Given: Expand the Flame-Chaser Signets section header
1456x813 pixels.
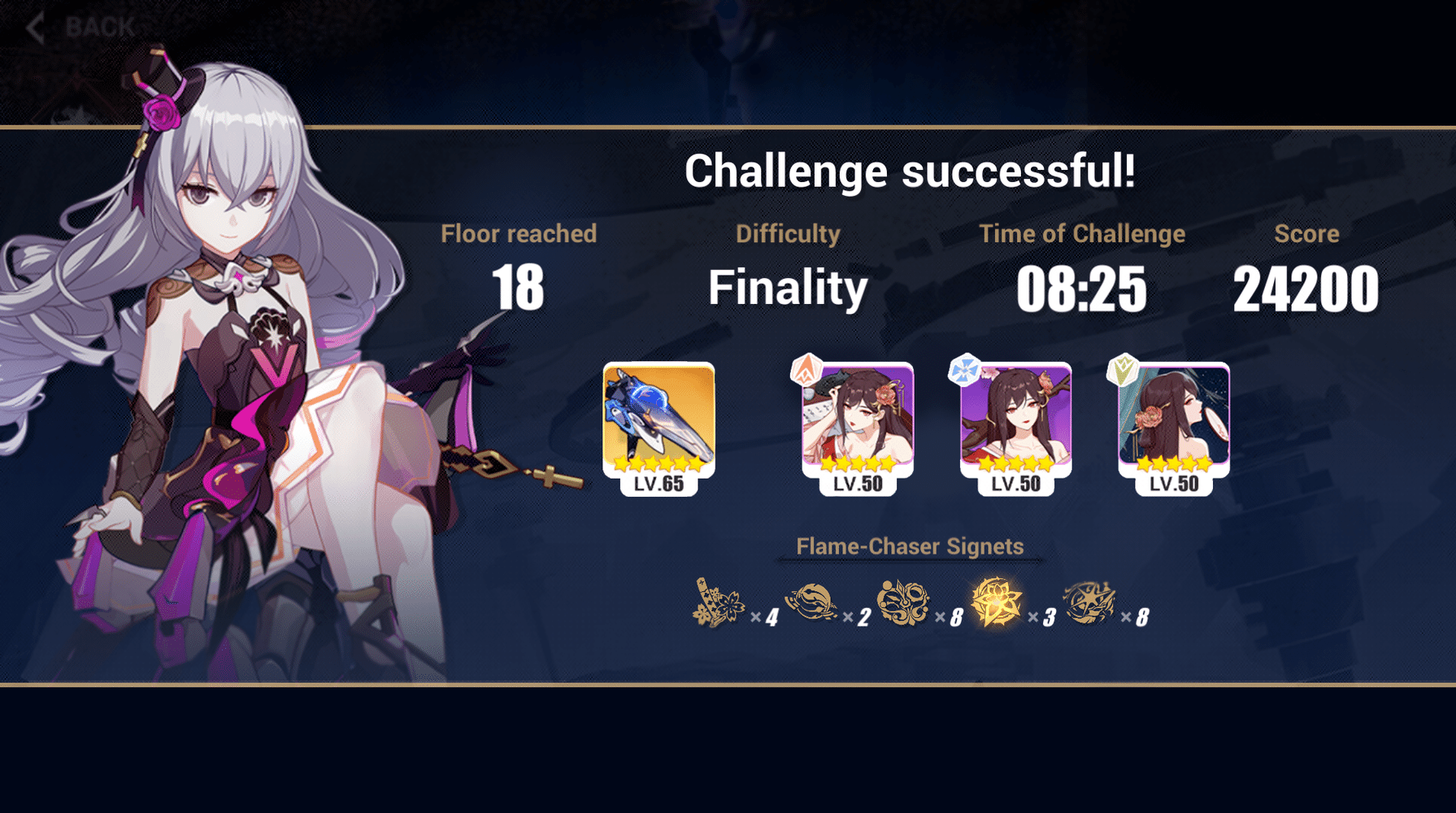Looking at the screenshot, I should (x=911, y=546).
